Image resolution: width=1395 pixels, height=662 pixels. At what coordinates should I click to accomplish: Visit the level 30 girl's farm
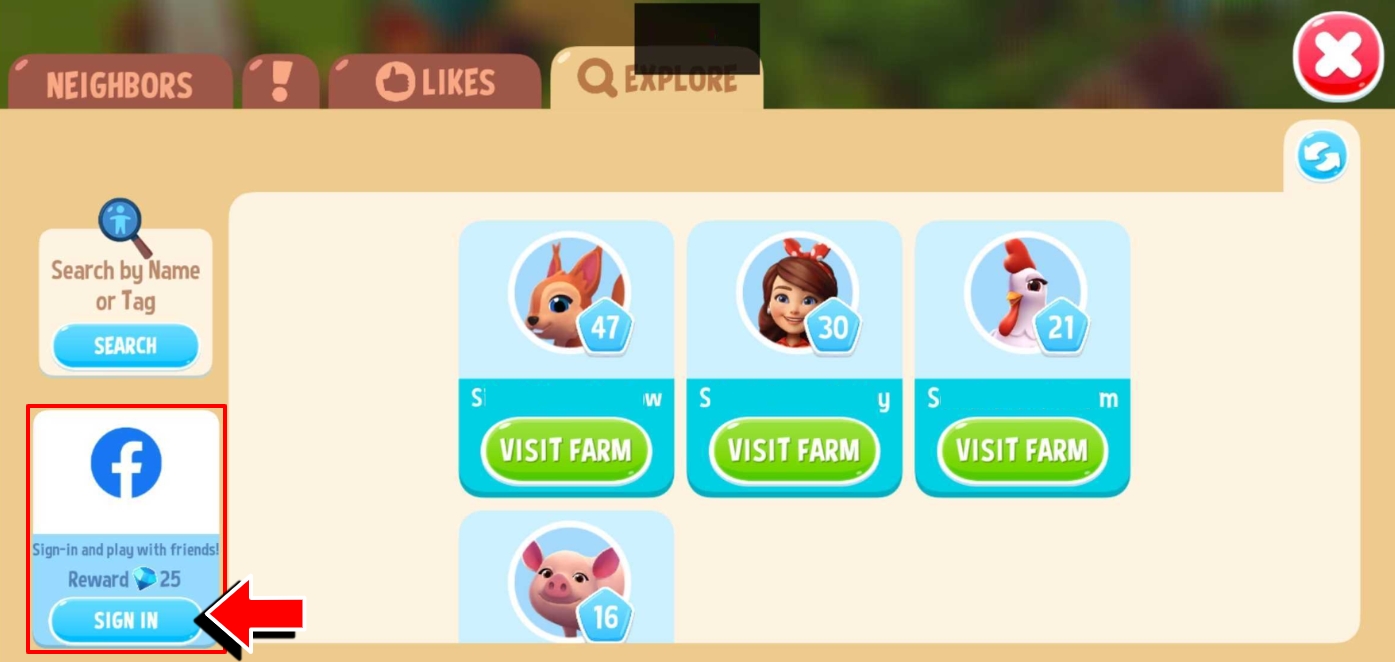point(794,450)
